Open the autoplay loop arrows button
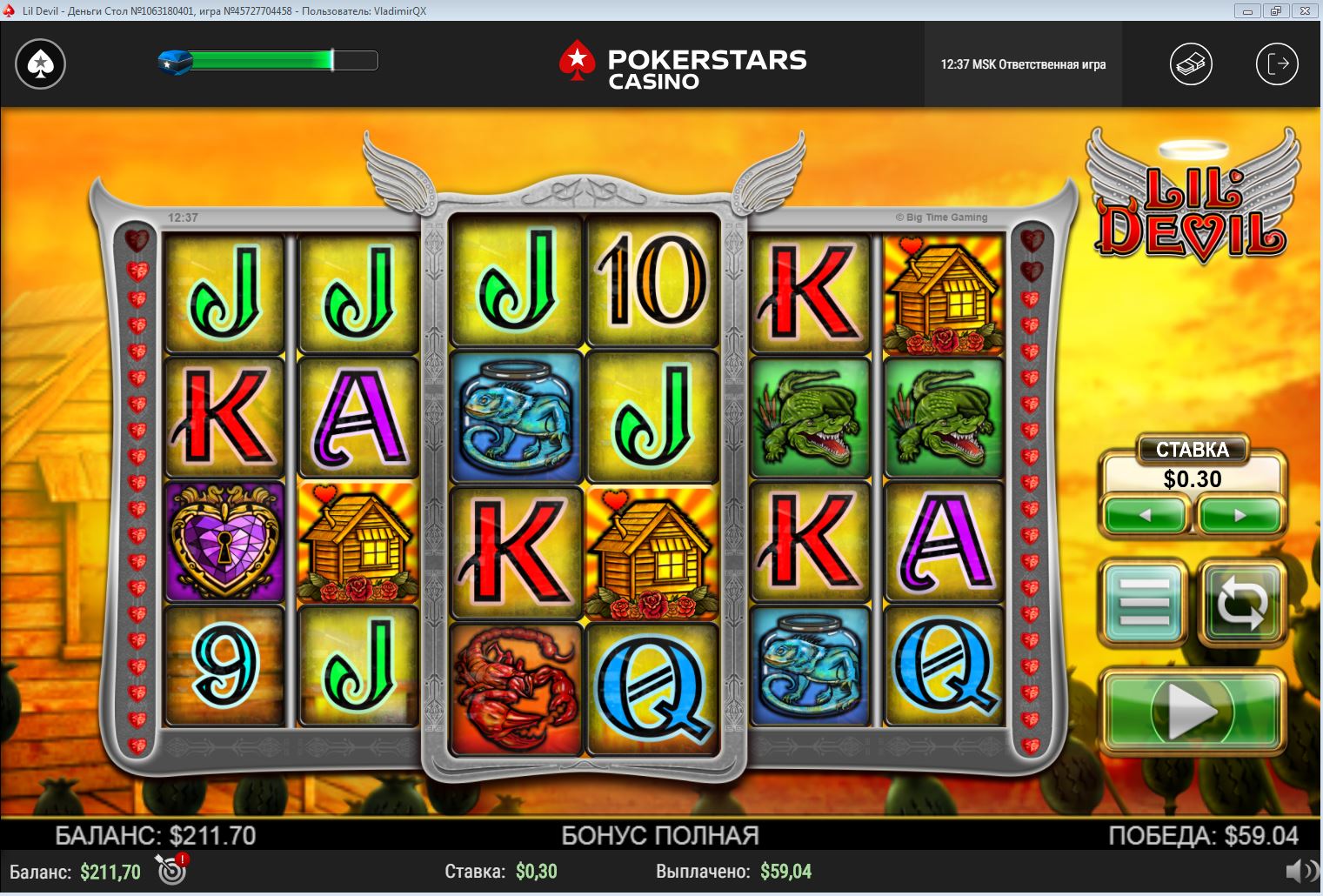The image size is (1323, 896). click(1241, 601)
